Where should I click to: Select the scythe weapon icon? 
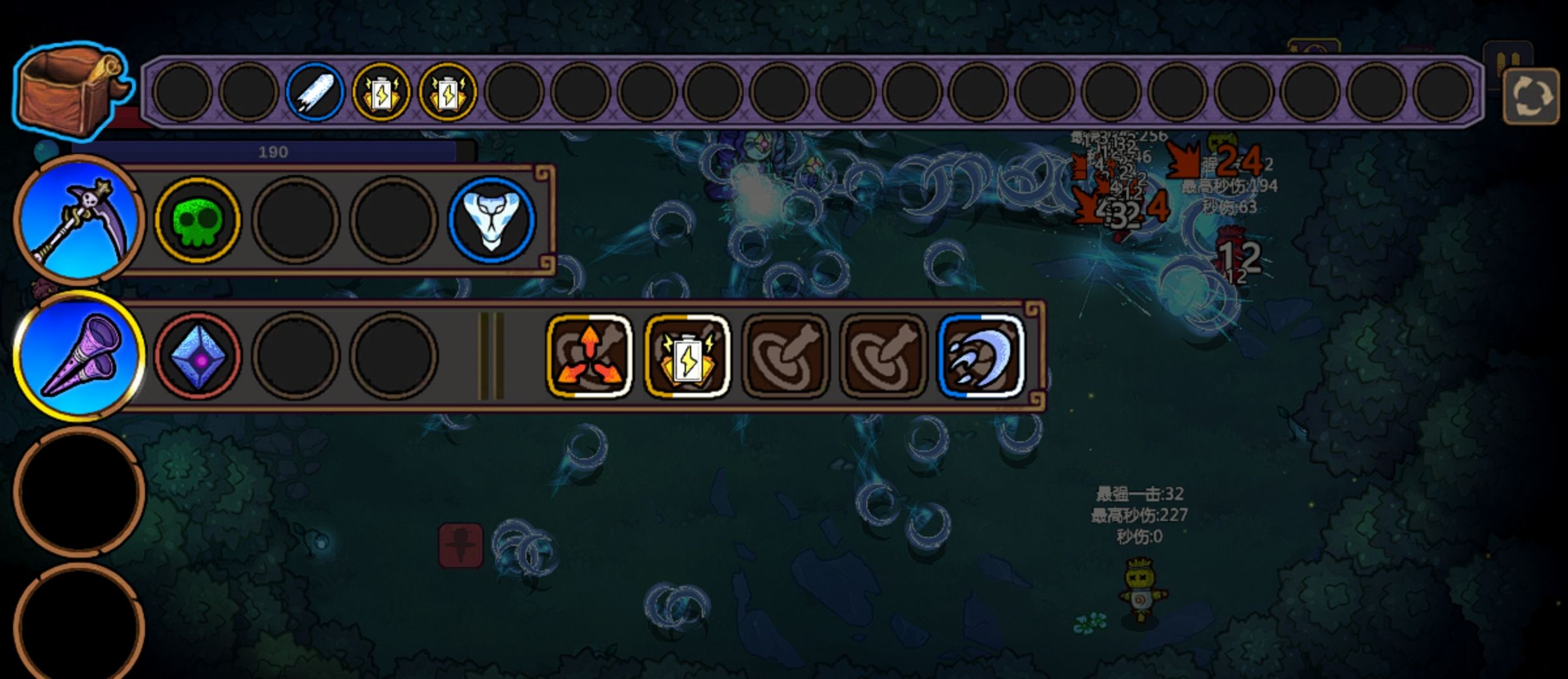[x=78, y=221]
